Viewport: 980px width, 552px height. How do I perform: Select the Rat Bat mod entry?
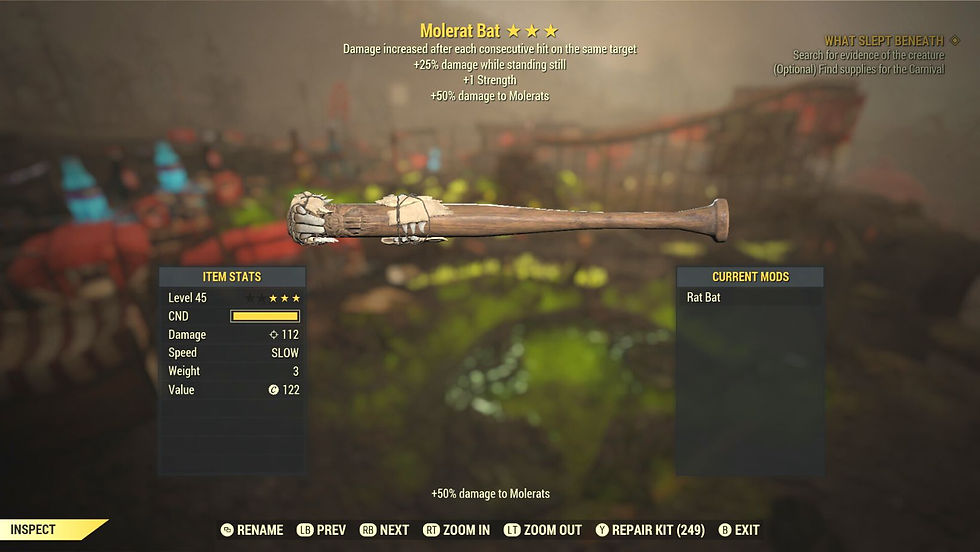pos(750,297)
